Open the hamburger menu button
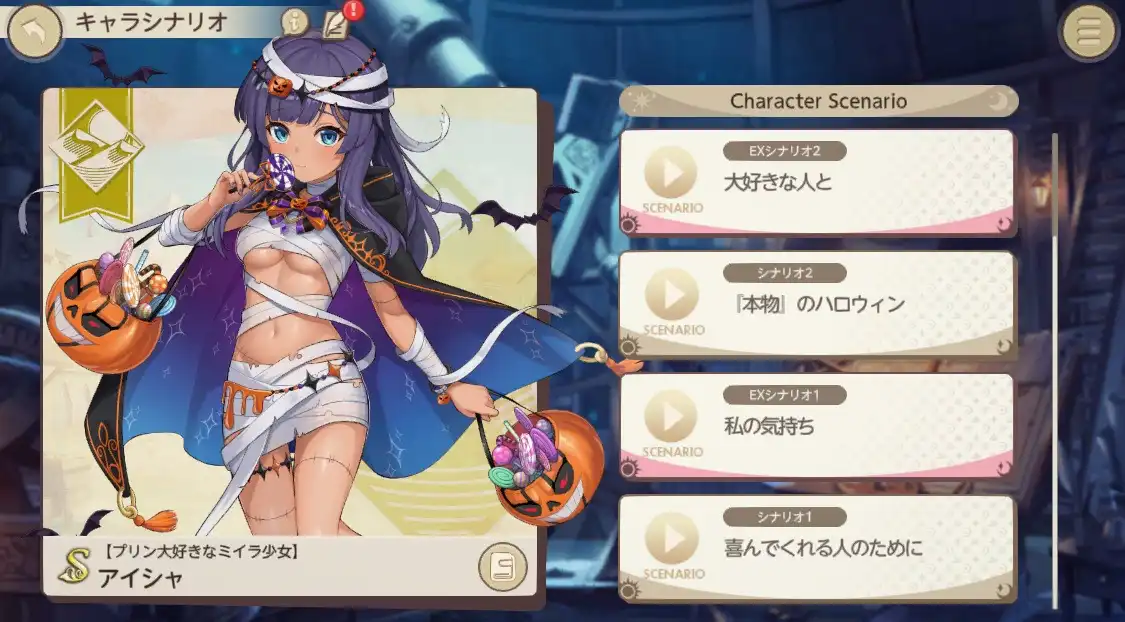The height and width of the screenshot is (622, 1125). (x=1089, y=32)
